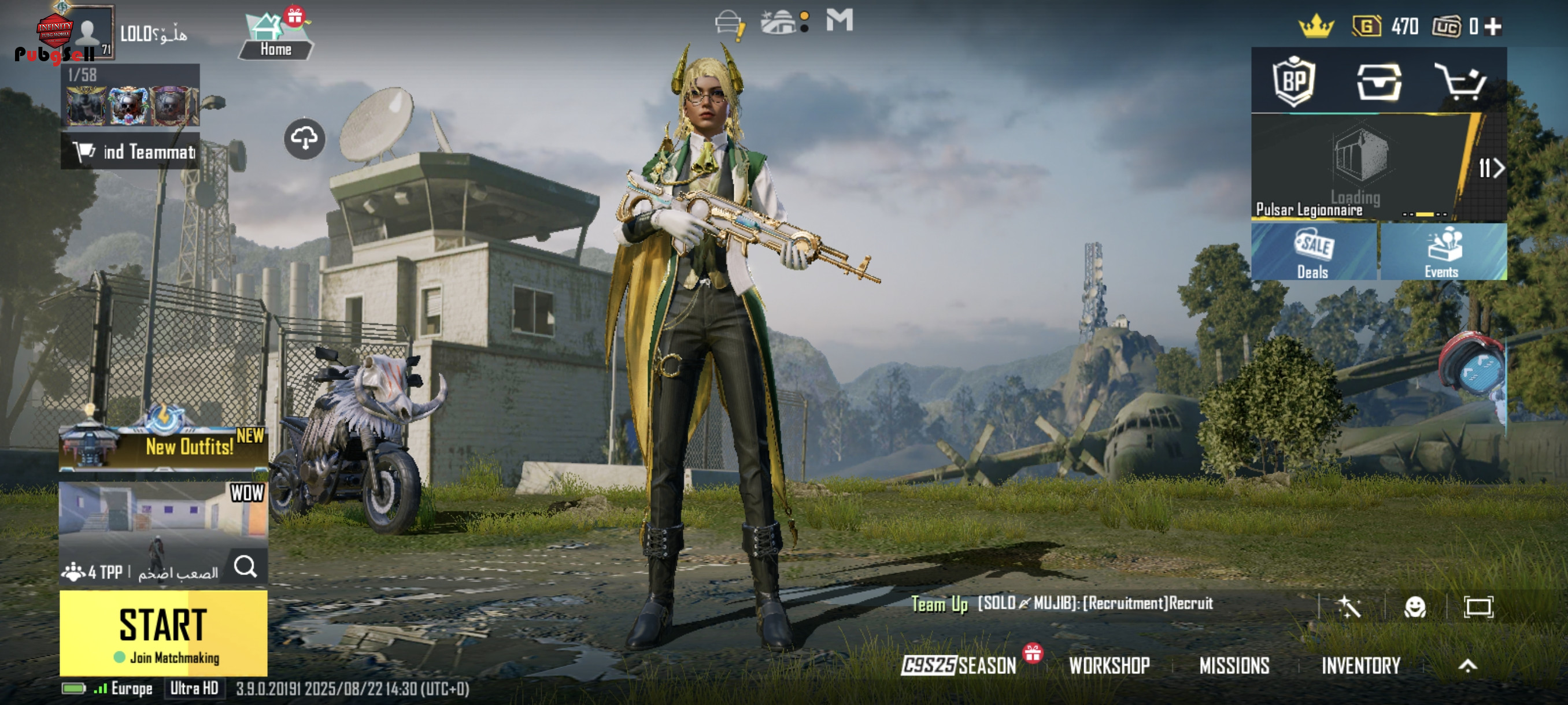Go to the Workshop
The width and height of the screenshot is (1568, 705).
pos(1109,666)
